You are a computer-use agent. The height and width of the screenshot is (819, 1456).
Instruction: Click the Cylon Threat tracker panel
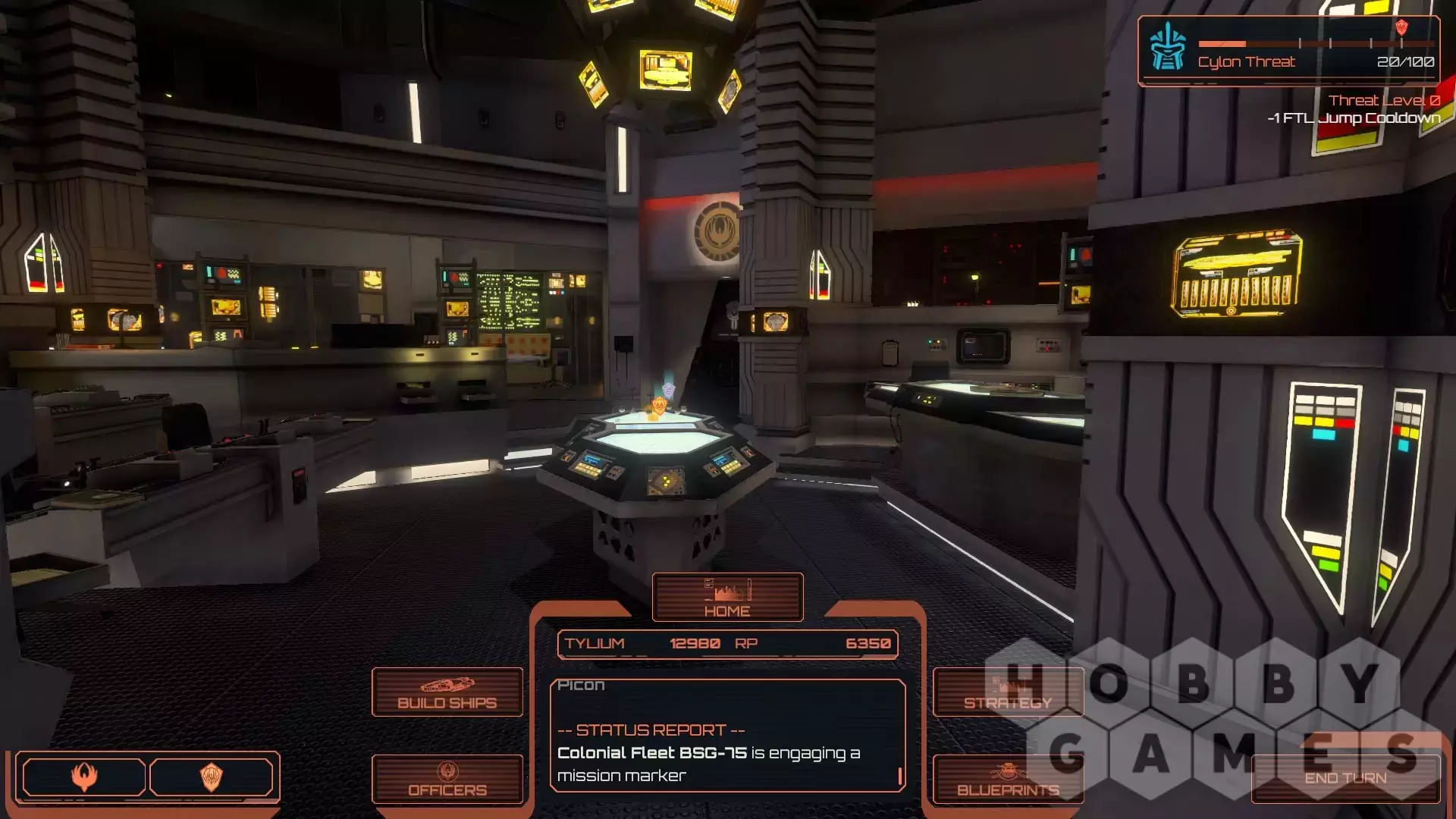click(x=1288, y=51)
